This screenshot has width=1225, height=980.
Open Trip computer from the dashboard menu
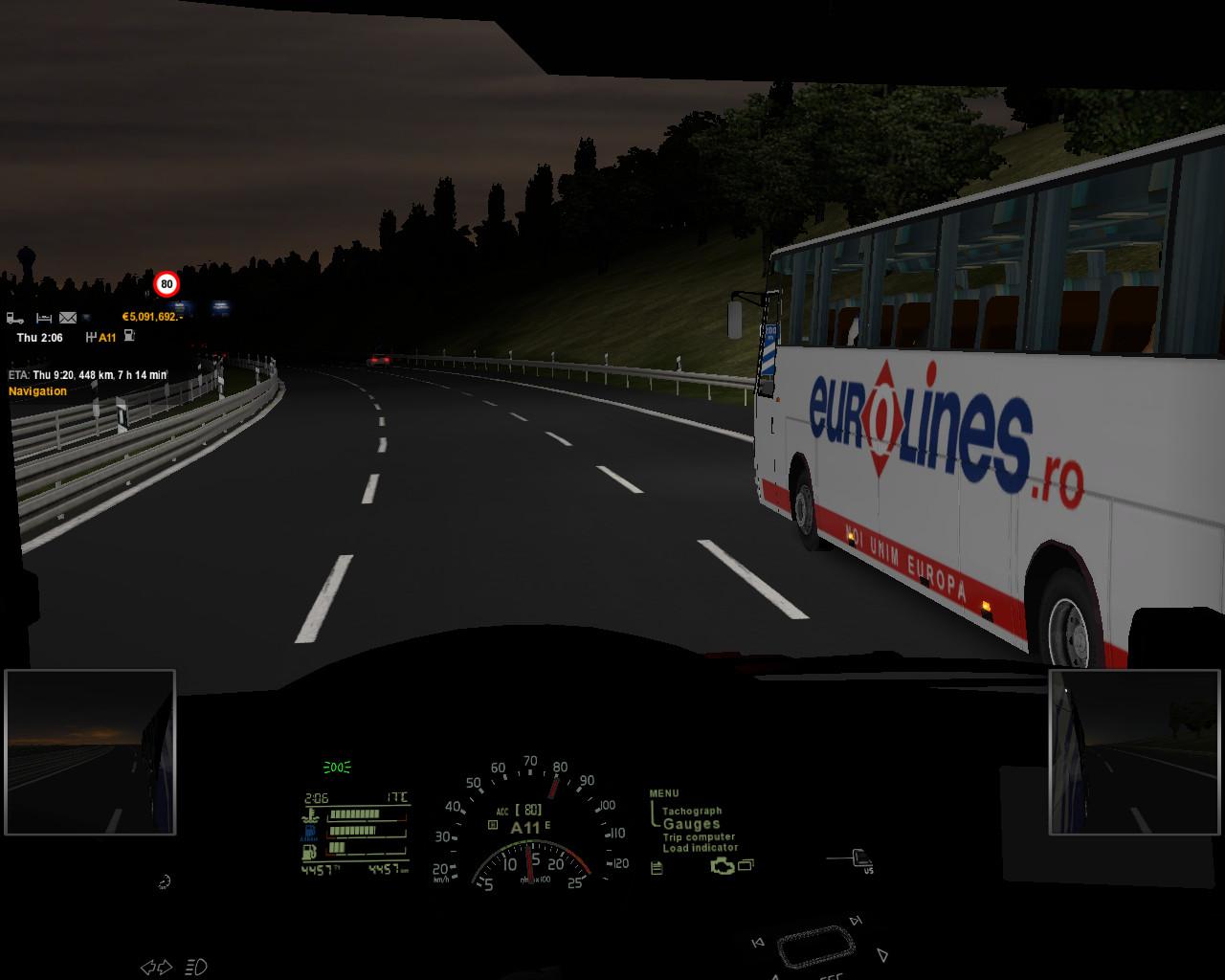click(x=699, y=836)
